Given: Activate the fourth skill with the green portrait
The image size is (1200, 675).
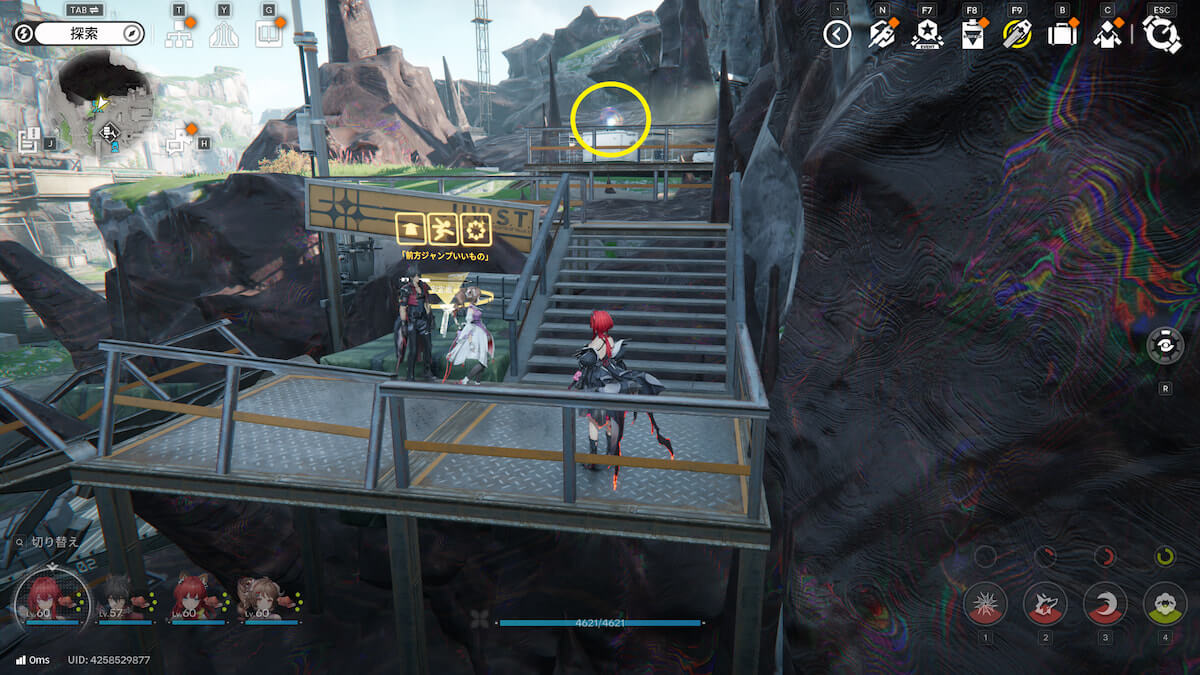Looking at the screenshot, I should (x=1164, y=604).
